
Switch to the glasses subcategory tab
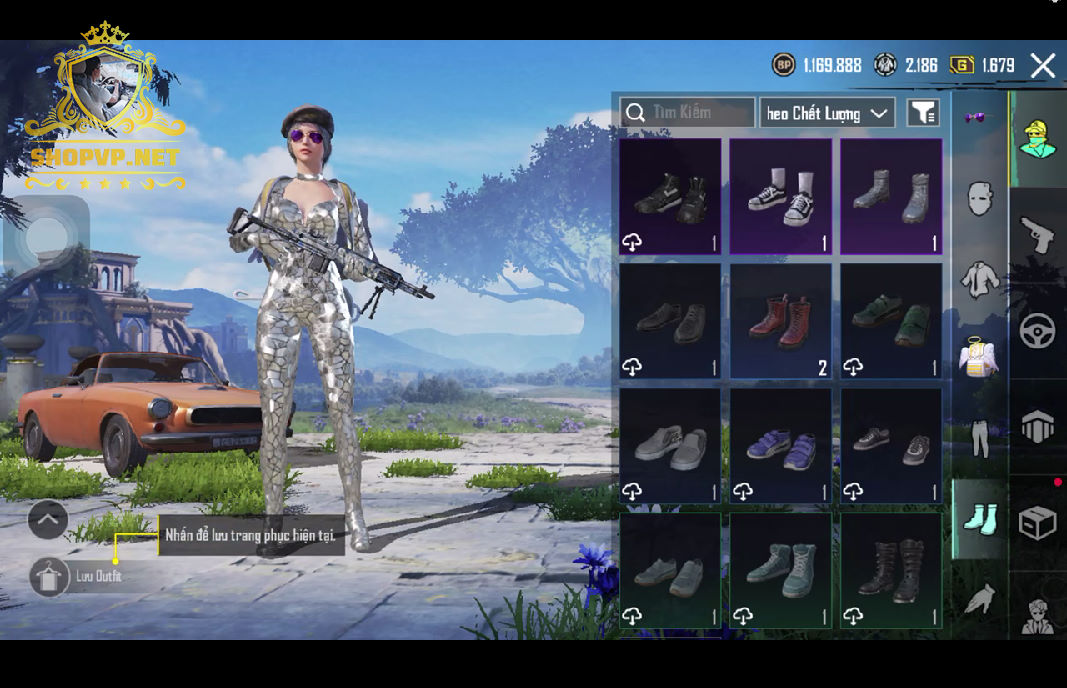click(x=975, y=117)
